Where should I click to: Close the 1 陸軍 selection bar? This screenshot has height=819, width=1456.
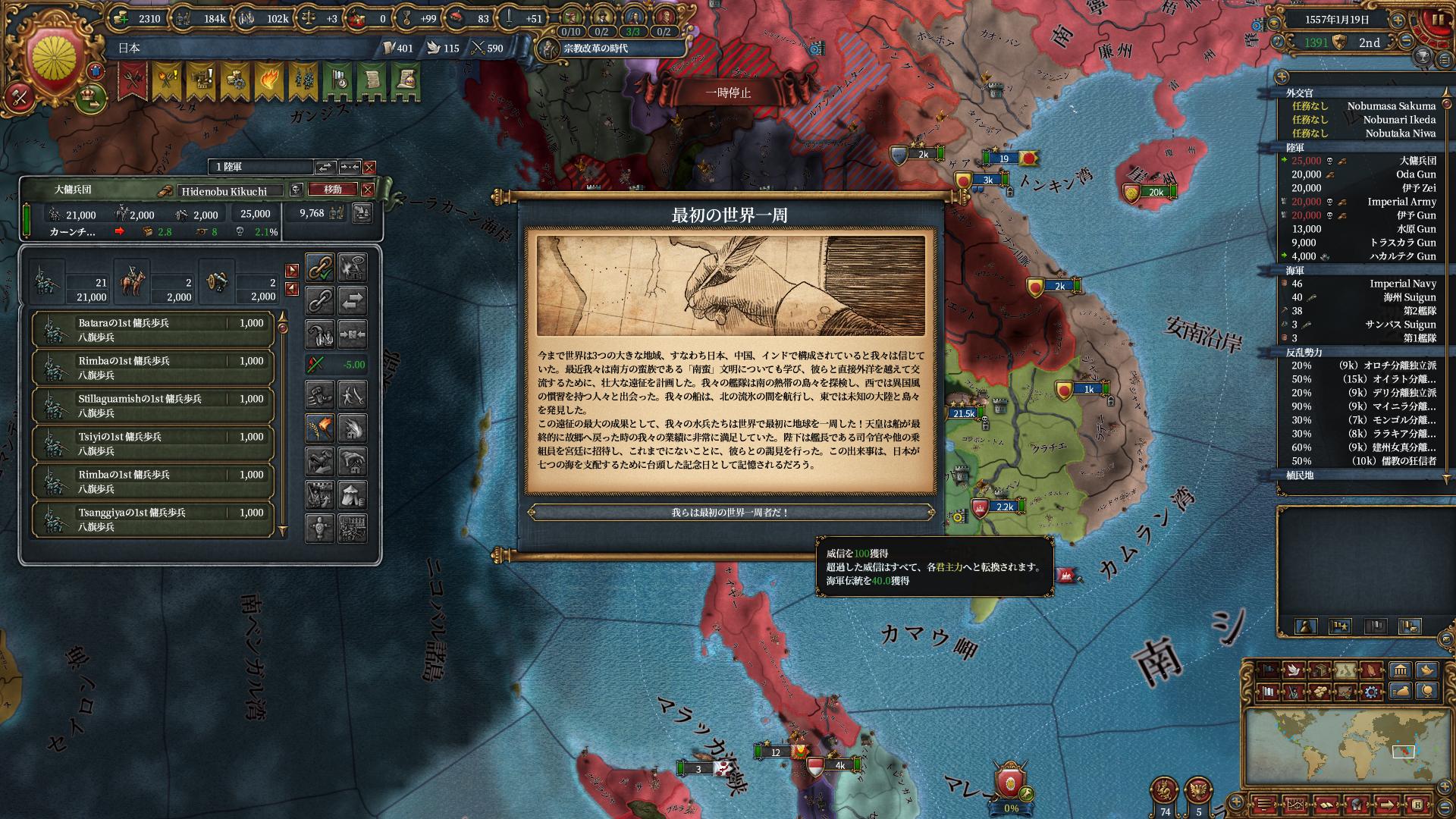tap(369, 168)
